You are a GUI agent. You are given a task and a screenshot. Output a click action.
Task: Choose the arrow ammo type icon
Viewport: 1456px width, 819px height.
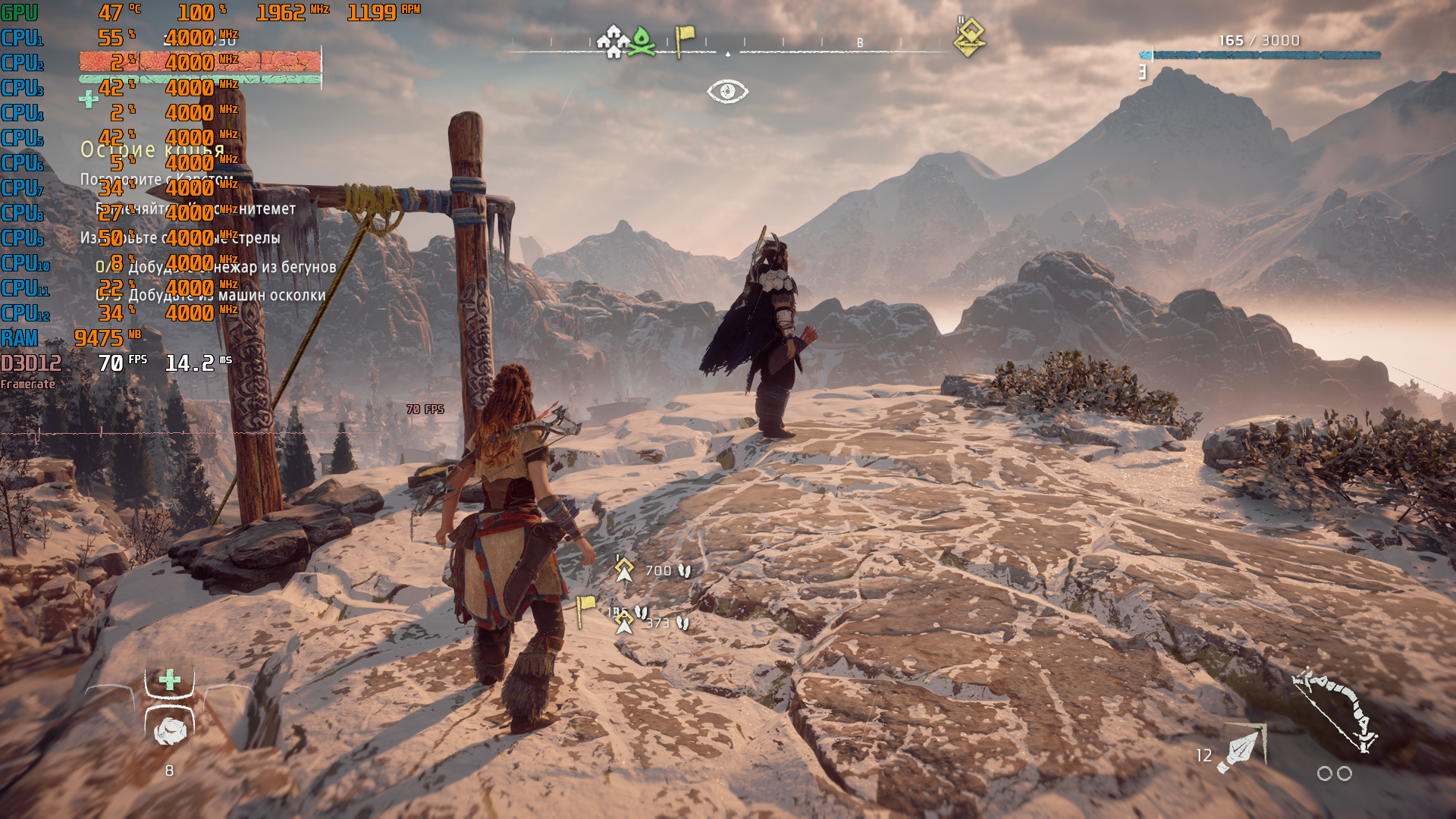click(1241, 749)
